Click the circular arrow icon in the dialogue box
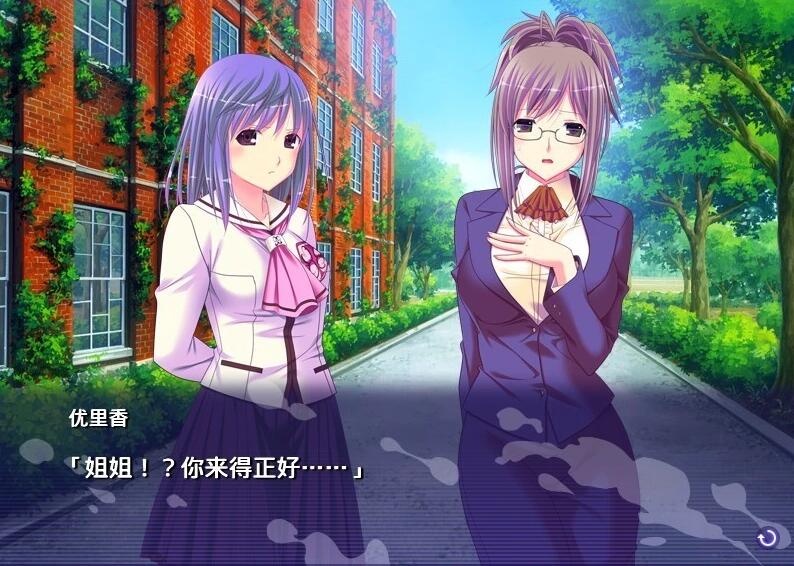This screenshot has width=794, height=566. click(767, 538)
